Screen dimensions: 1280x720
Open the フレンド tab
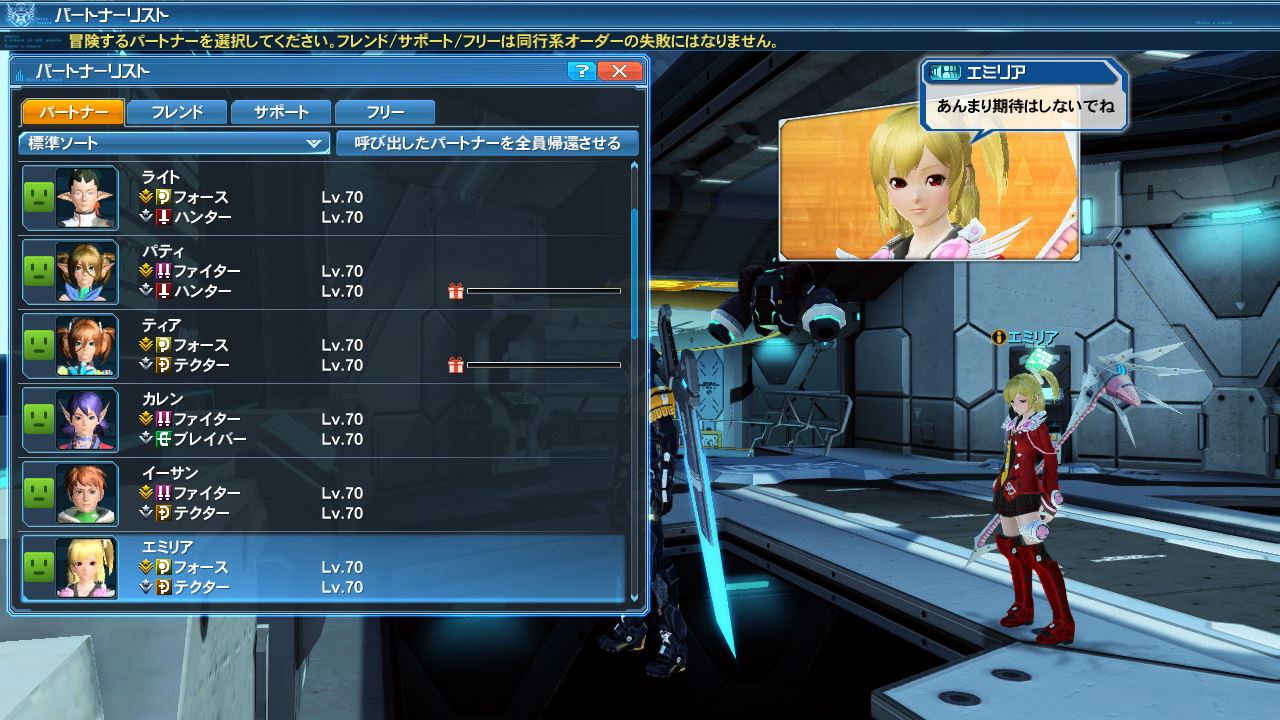point(177,112)
